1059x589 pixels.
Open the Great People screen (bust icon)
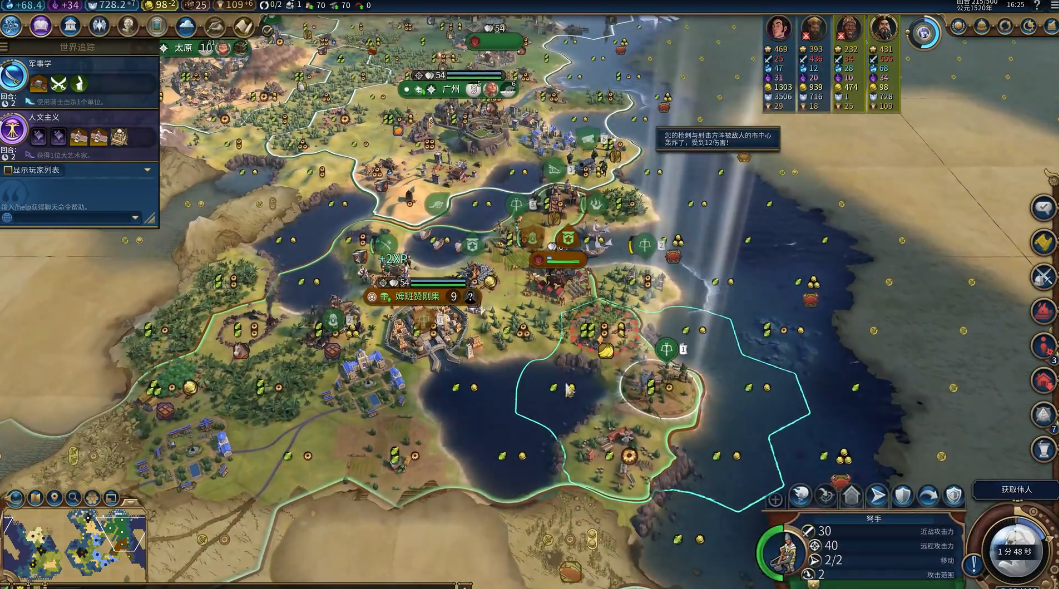pyautogui.click(x=128, y=26)
